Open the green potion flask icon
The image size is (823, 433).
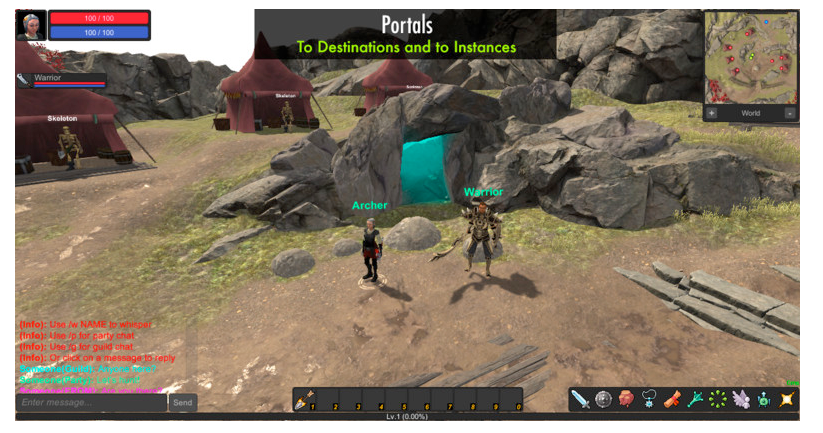click(763, 400)
